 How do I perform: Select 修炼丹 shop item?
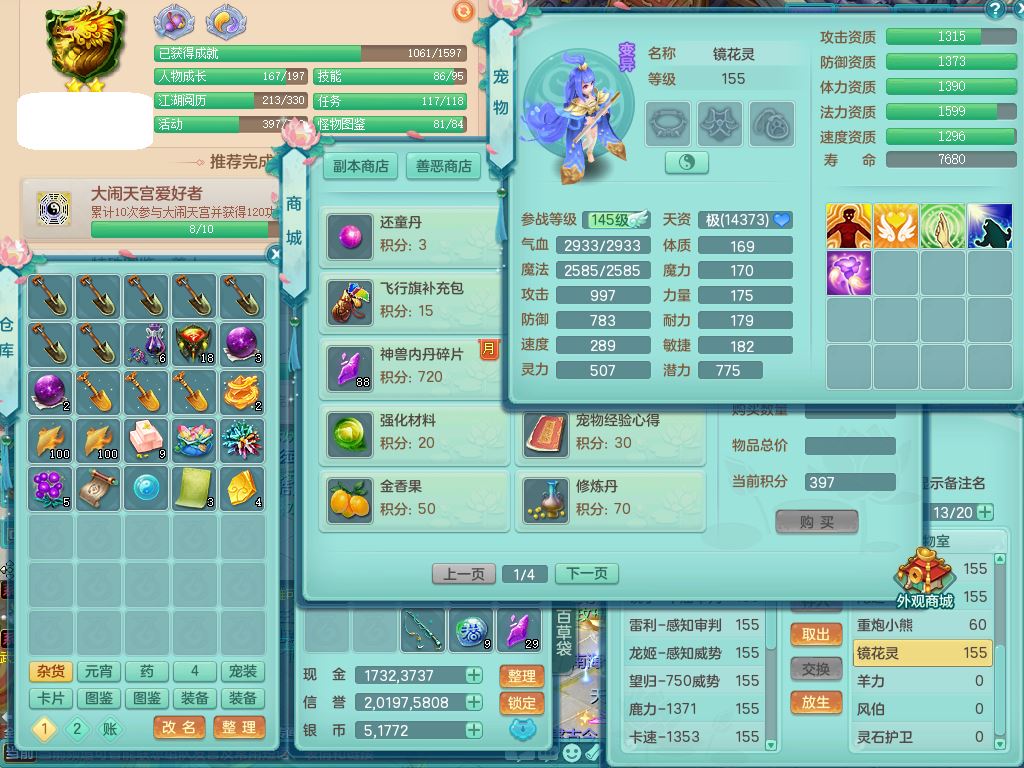[608, 497]
